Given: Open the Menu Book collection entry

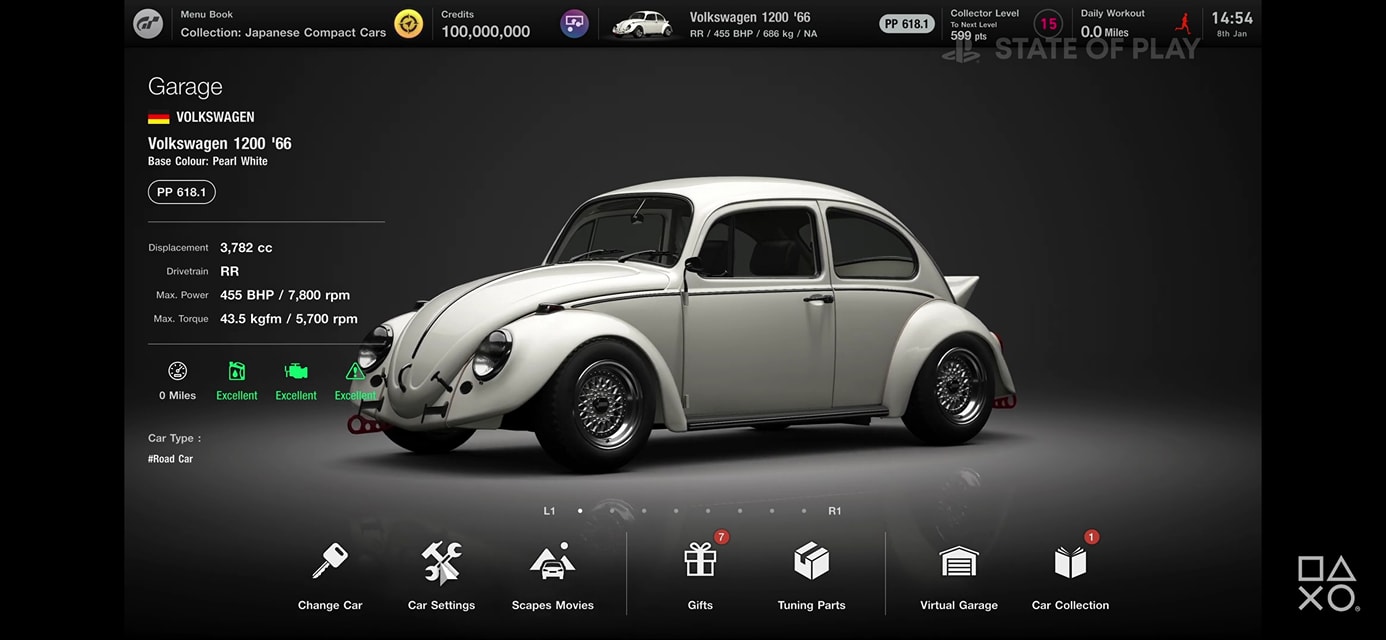Looking at the screenshot, I should (x=283, y=24).
